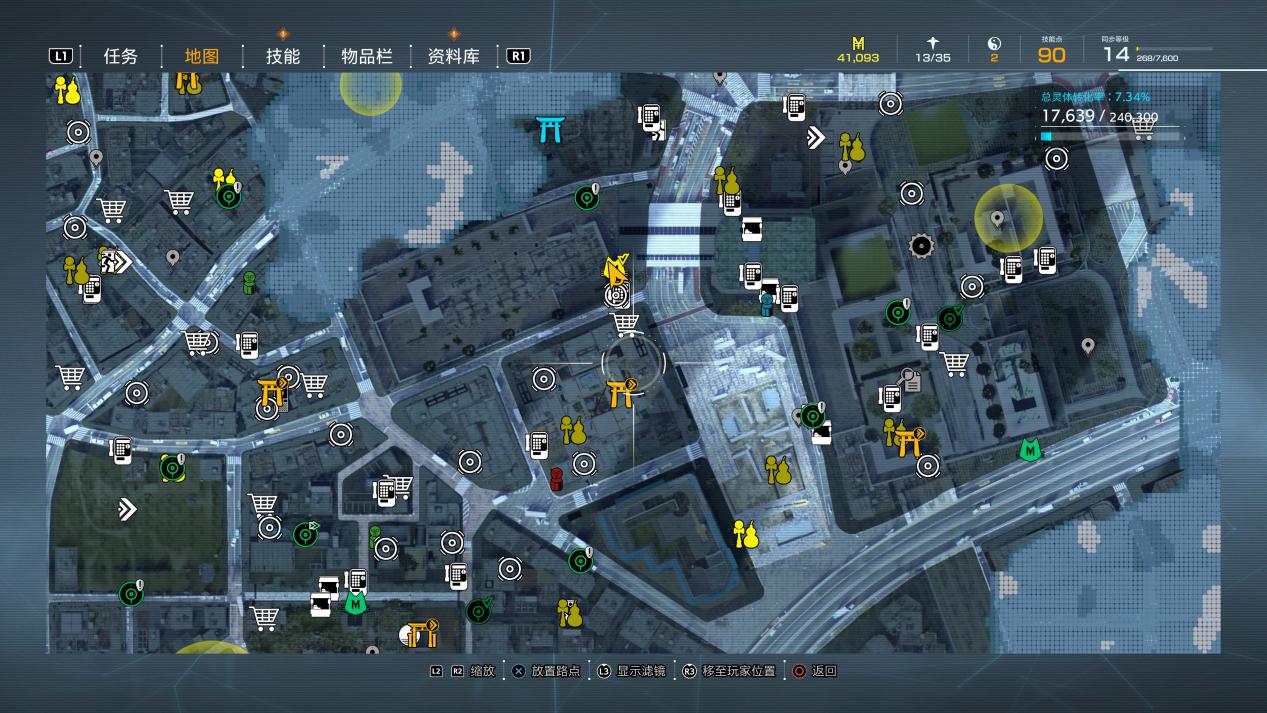Select the cyan torii gate marker
Screen dimensions: 1267x713
[x=548, y=128]
